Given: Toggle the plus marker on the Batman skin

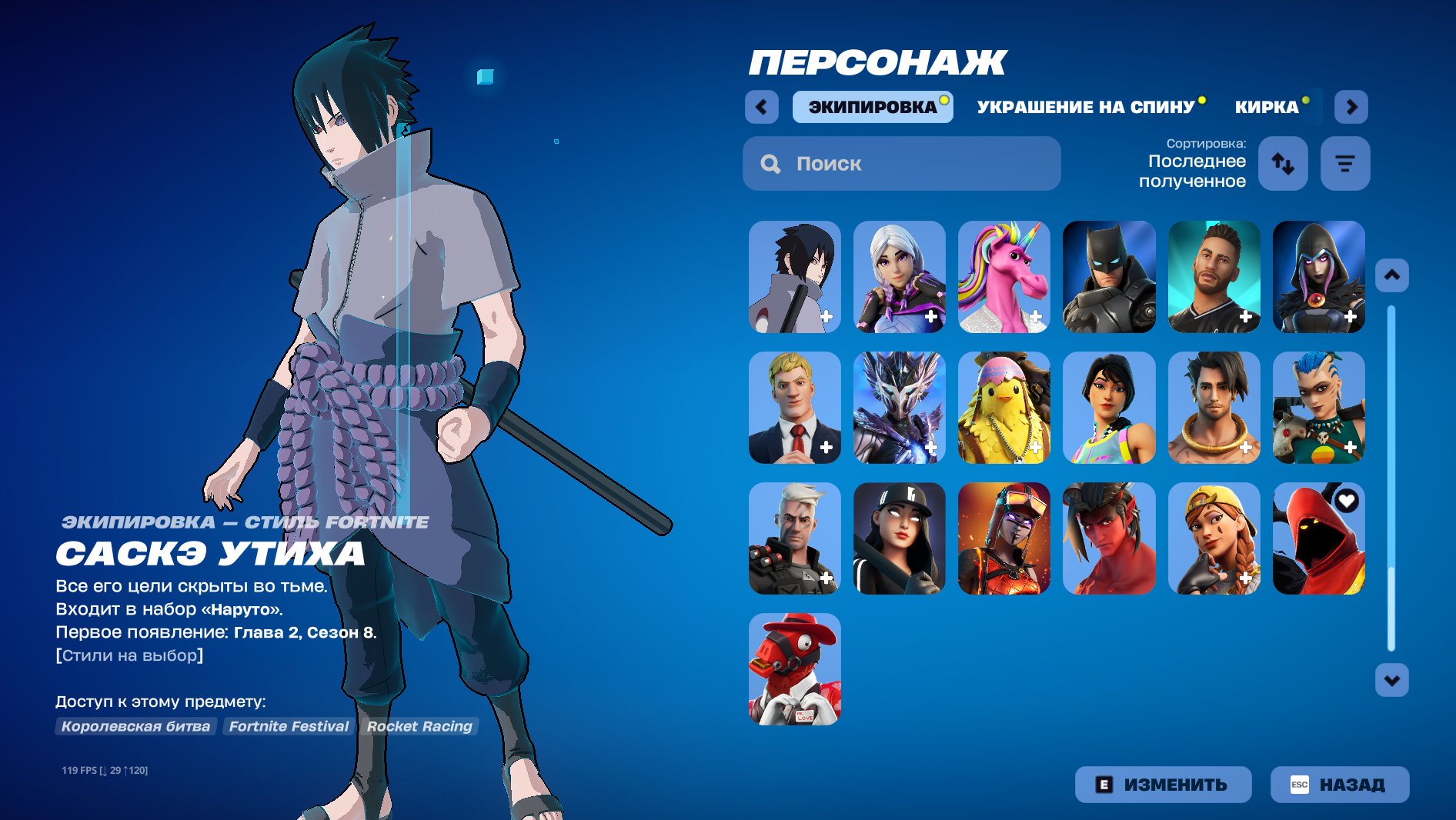Looking at the screenshot, I should click(1141, 316).
